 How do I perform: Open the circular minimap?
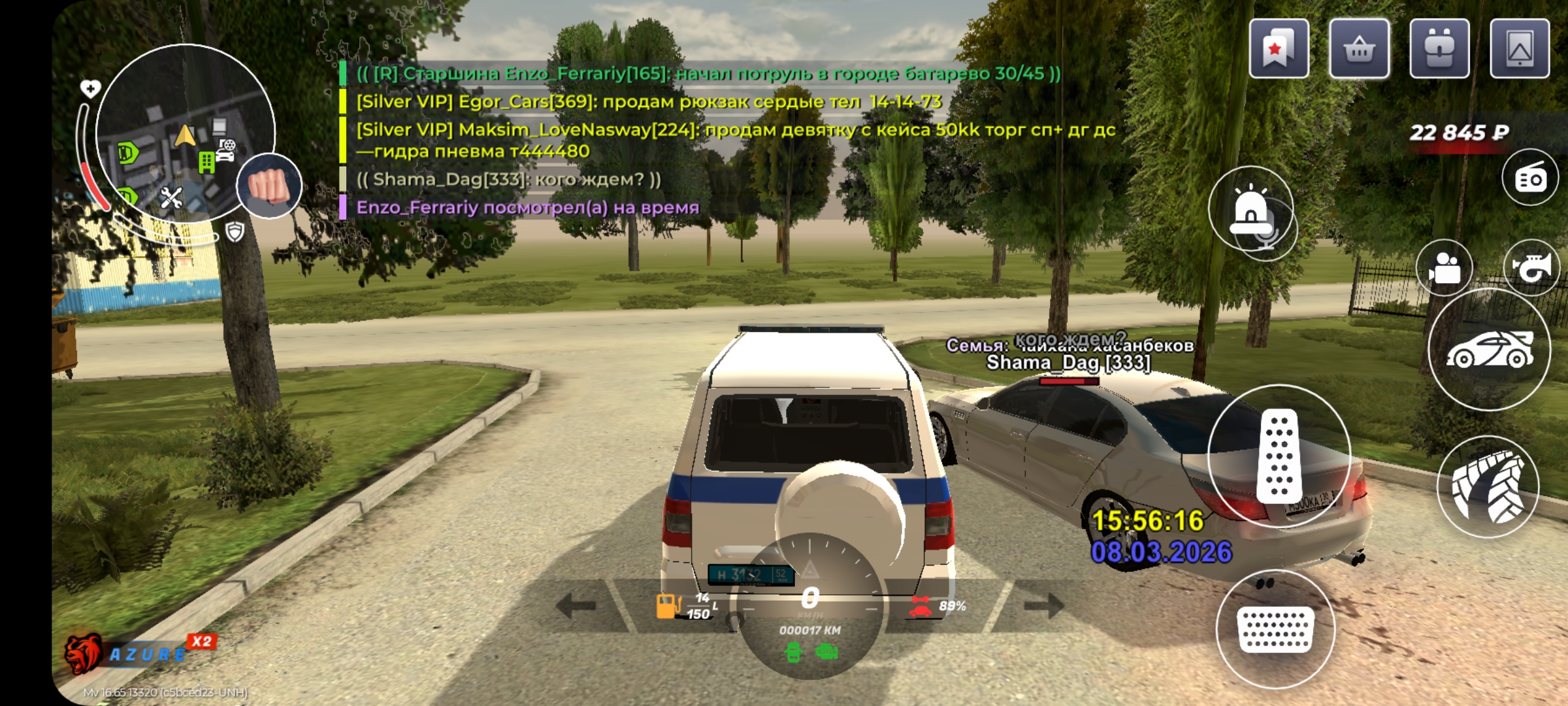[x=186, y=134]
